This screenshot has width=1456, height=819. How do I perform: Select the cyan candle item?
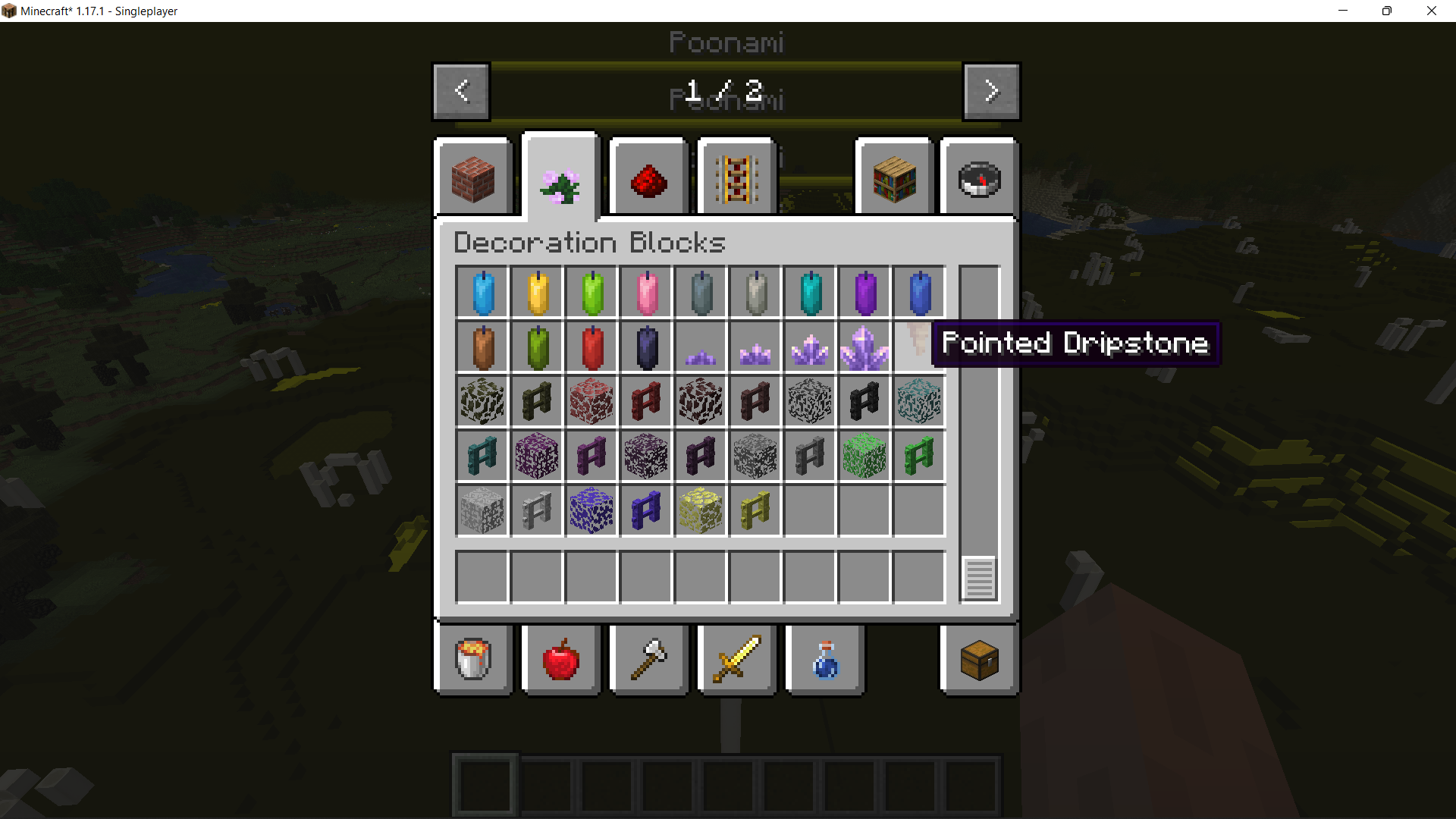pyautogui.click(x=810, y=292)
